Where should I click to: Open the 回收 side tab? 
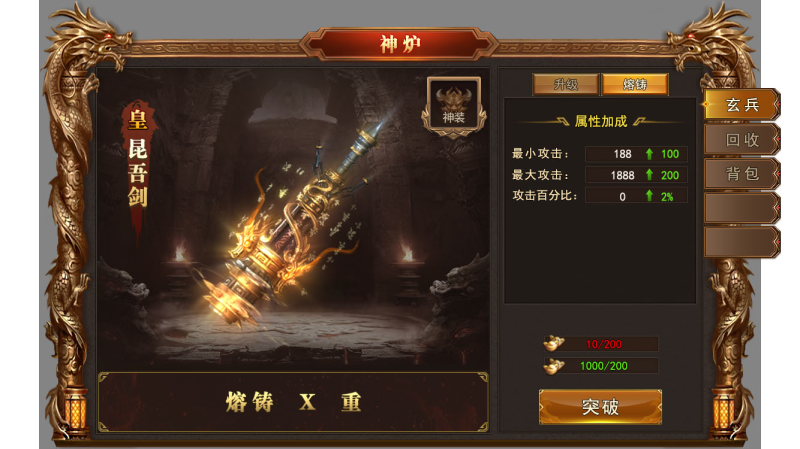tap(742, 140)
